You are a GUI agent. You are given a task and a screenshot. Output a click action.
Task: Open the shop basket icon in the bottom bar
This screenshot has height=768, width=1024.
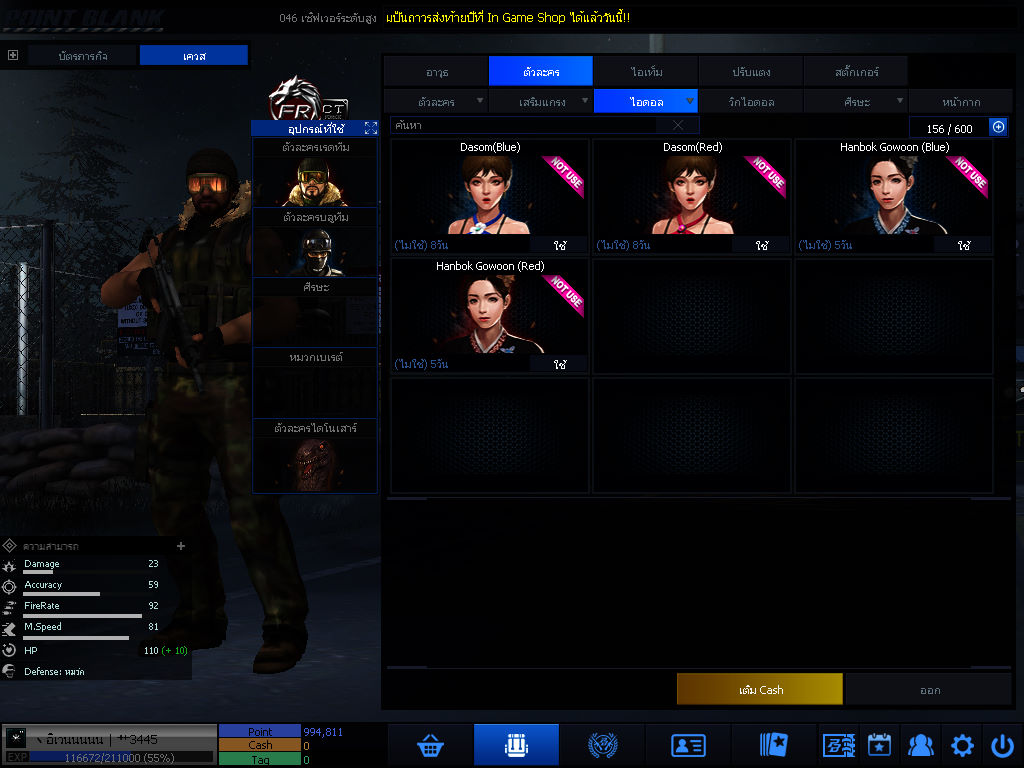coord(431,745)
